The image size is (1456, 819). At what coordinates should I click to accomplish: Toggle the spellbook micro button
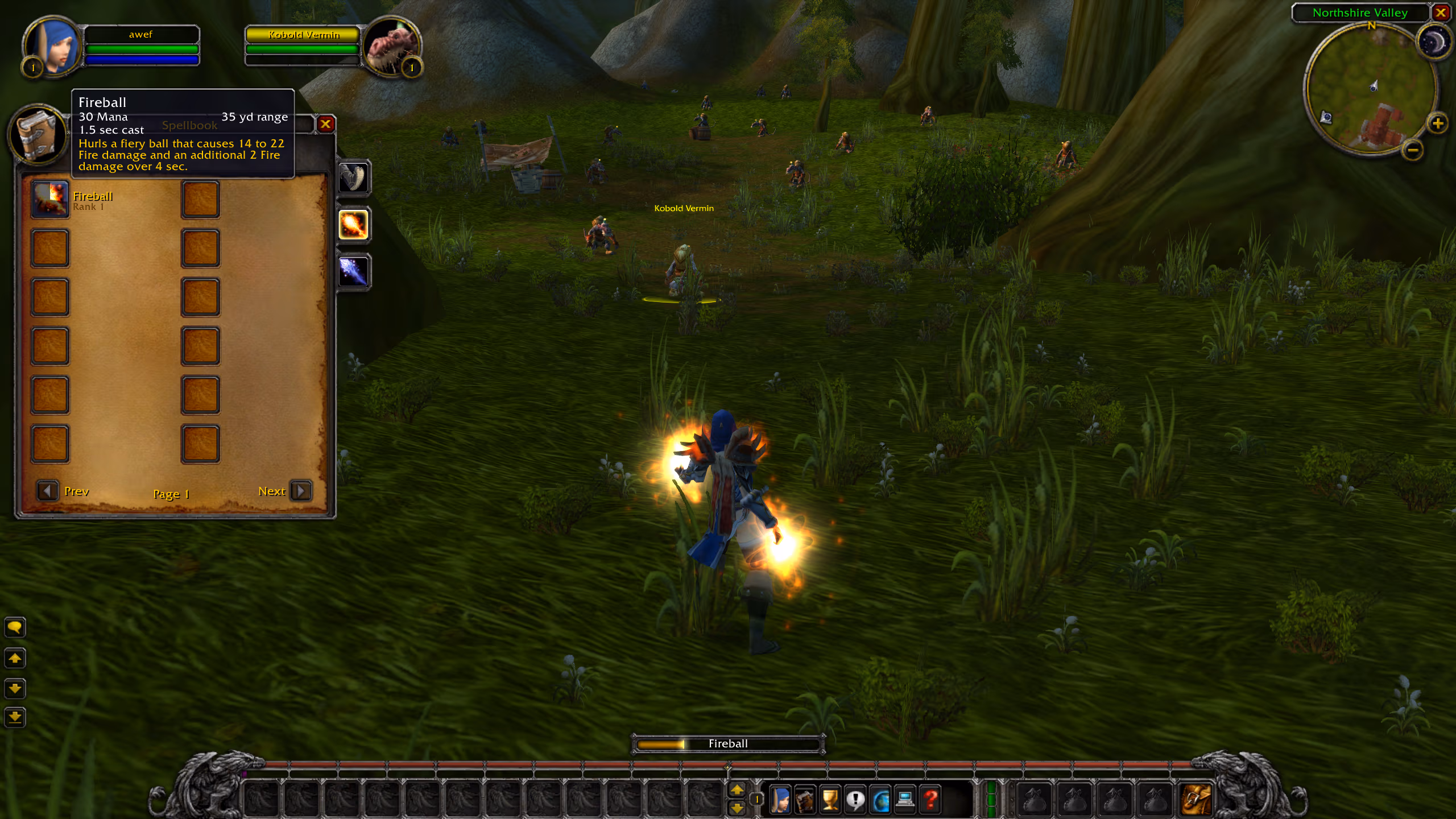805,800
